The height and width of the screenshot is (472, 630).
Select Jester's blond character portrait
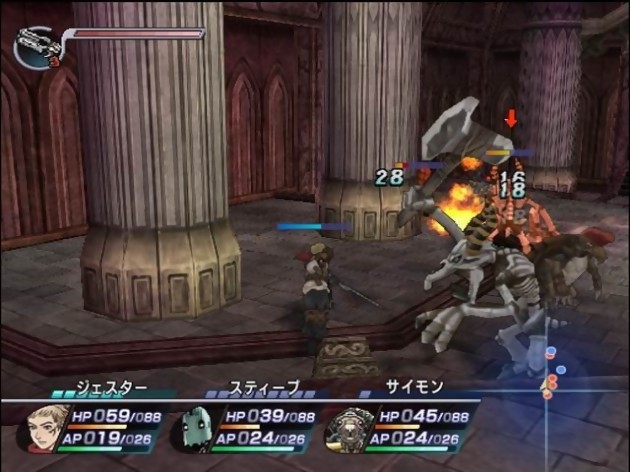click(x=43, y=428)
